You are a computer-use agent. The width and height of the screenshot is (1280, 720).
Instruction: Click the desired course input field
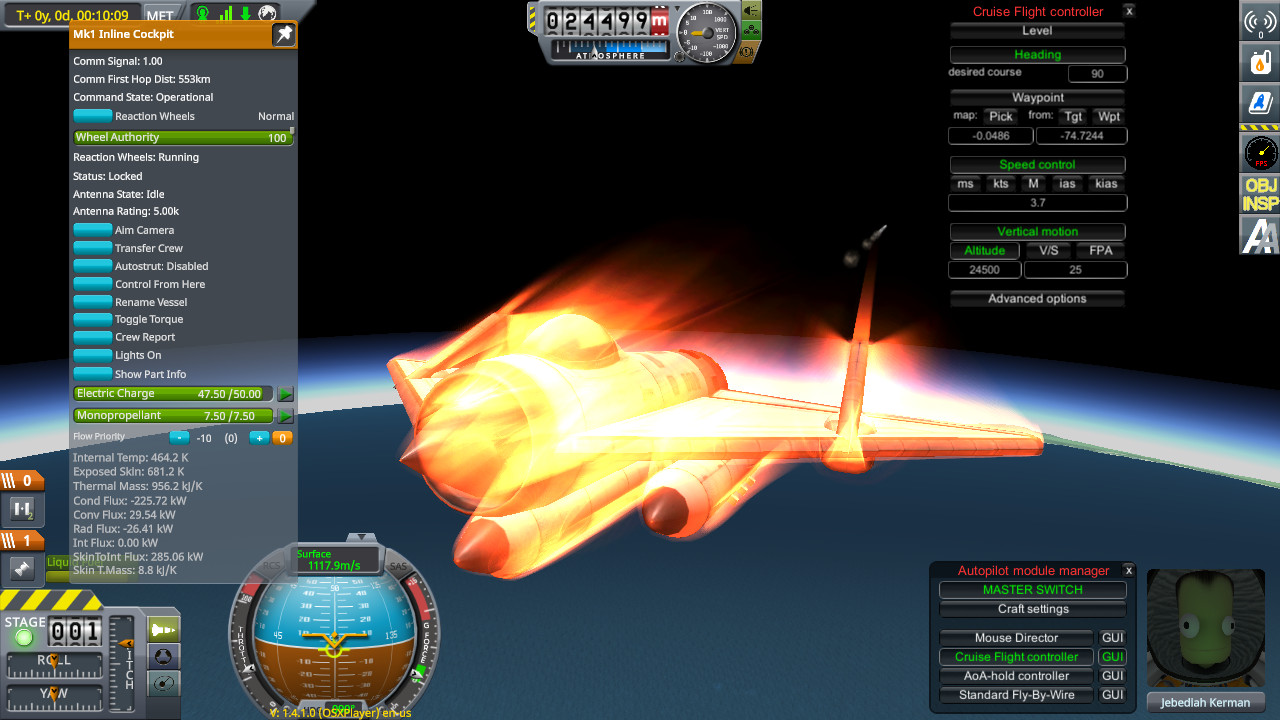point(1097,74)
